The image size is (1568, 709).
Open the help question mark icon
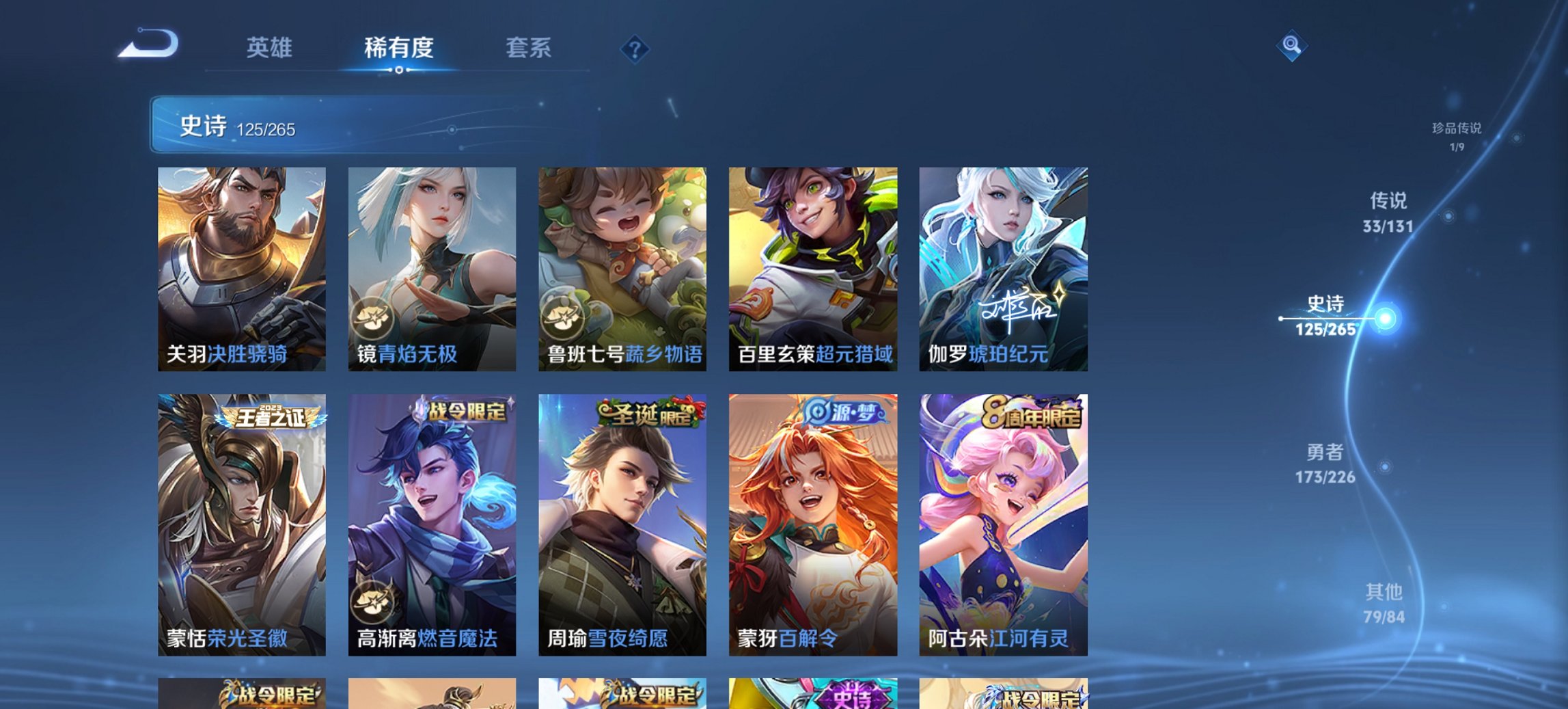635,48
